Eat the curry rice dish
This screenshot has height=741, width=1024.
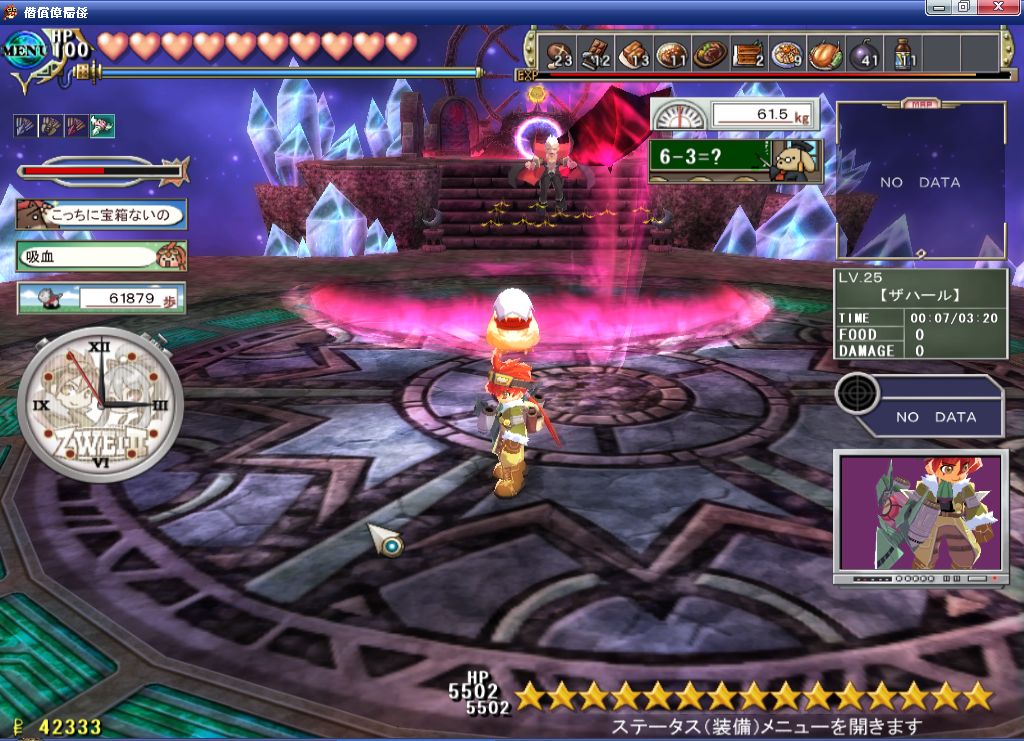[672, 53]
